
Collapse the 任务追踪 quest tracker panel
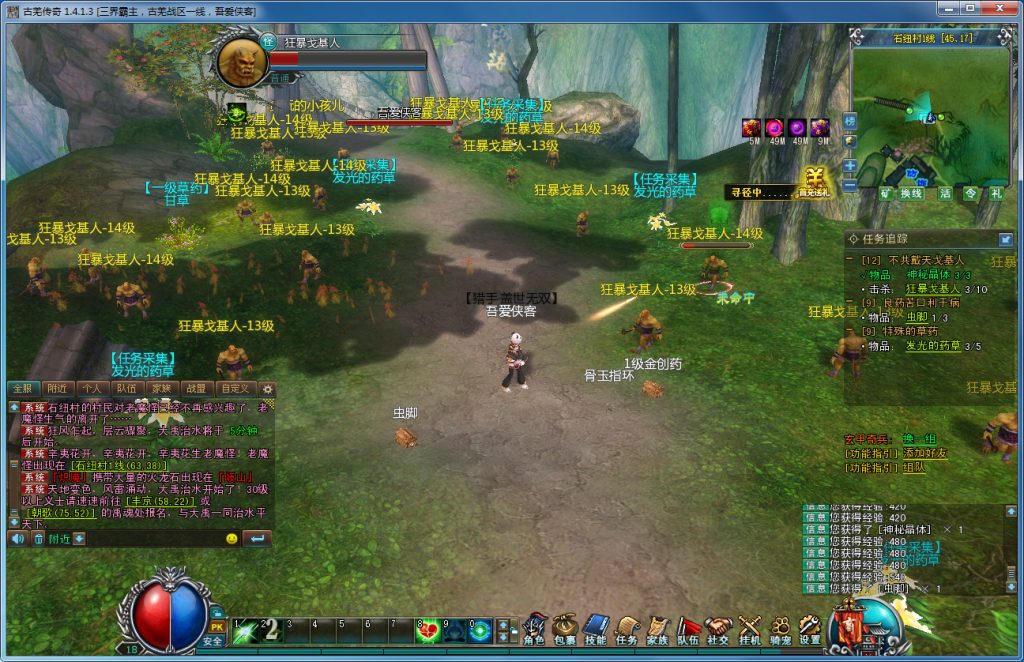1005,239
